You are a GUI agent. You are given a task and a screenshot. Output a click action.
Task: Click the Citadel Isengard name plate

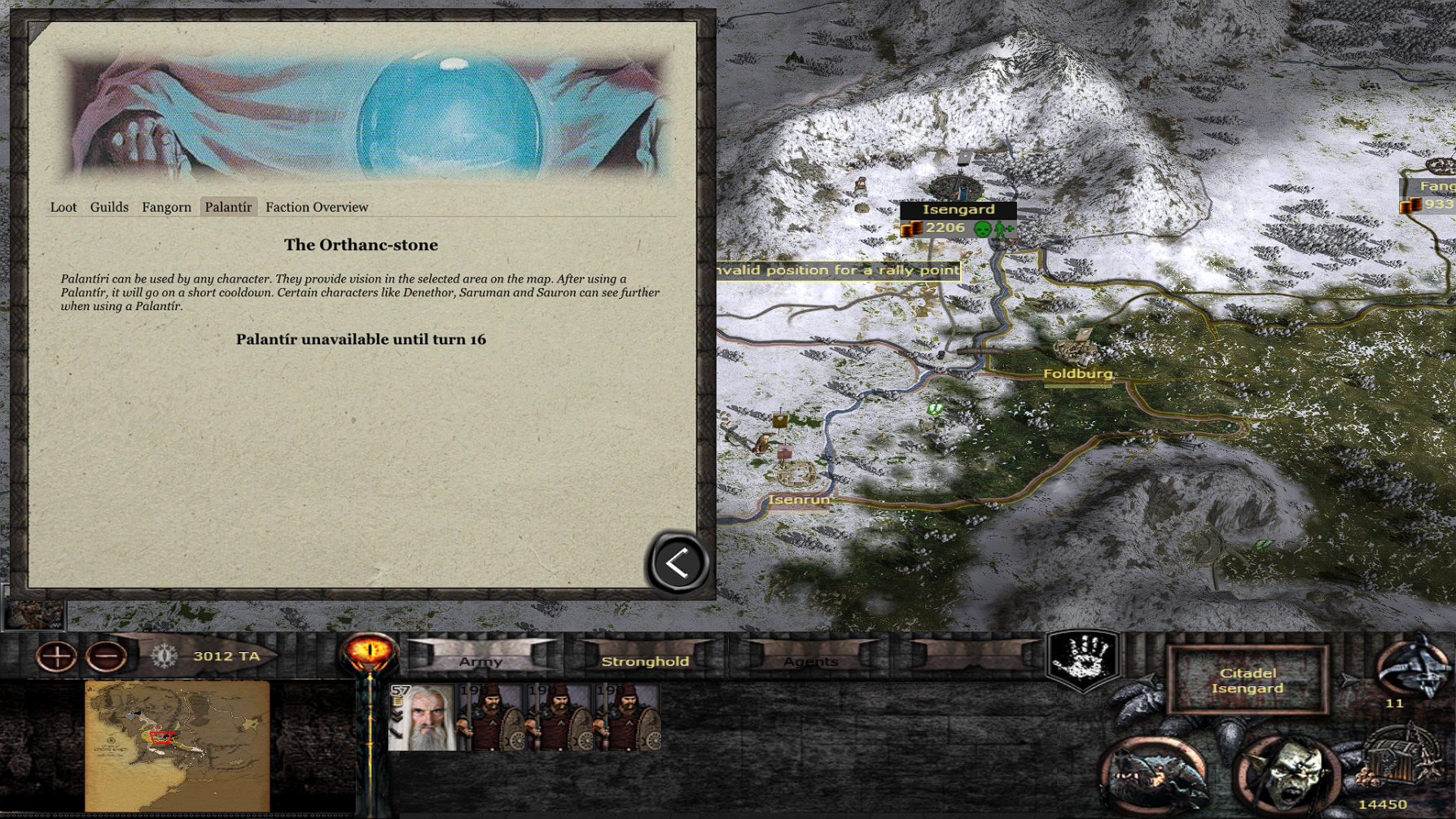coord(1247,681)
